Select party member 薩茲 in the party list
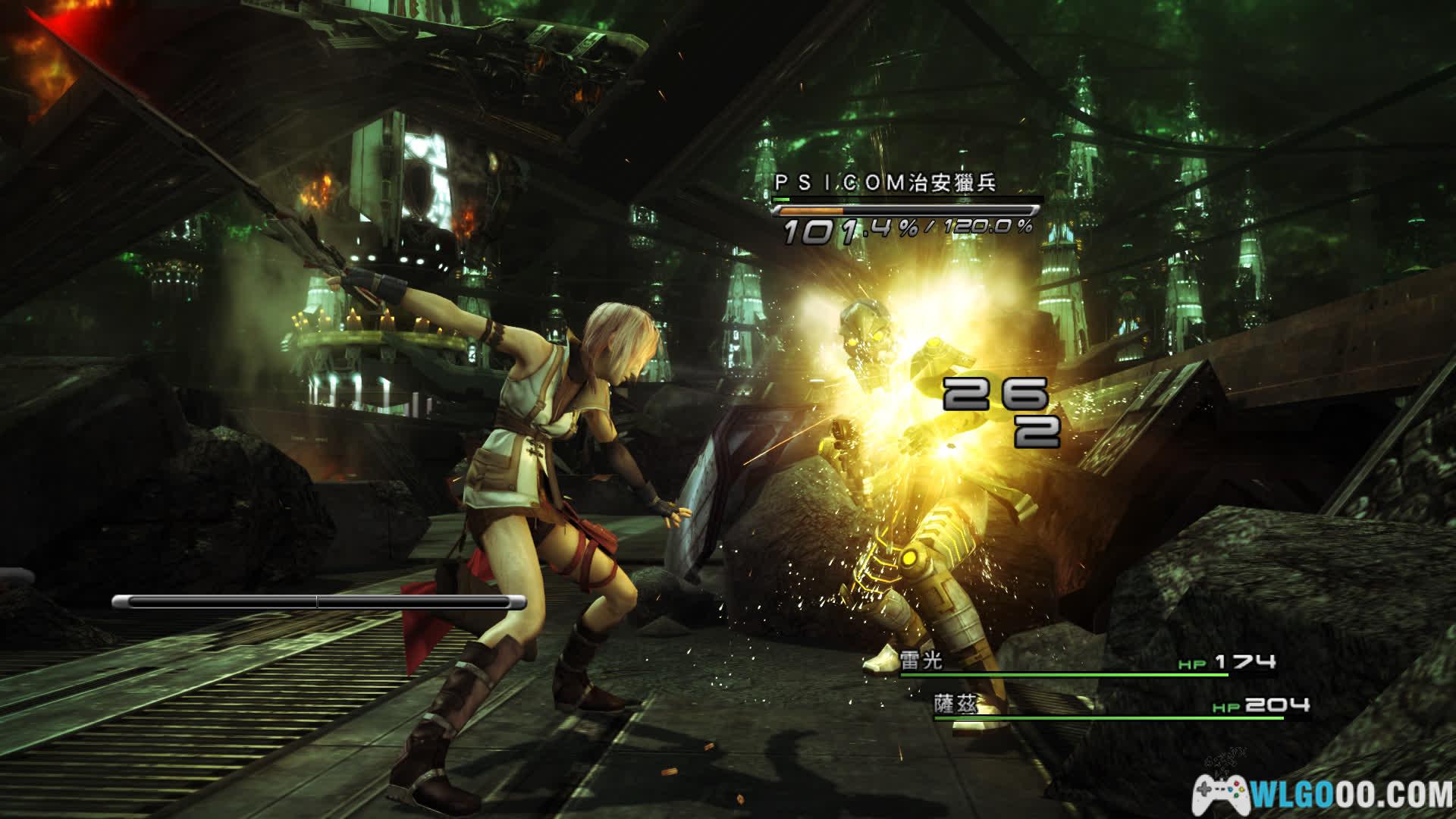 tap(954, 705)
